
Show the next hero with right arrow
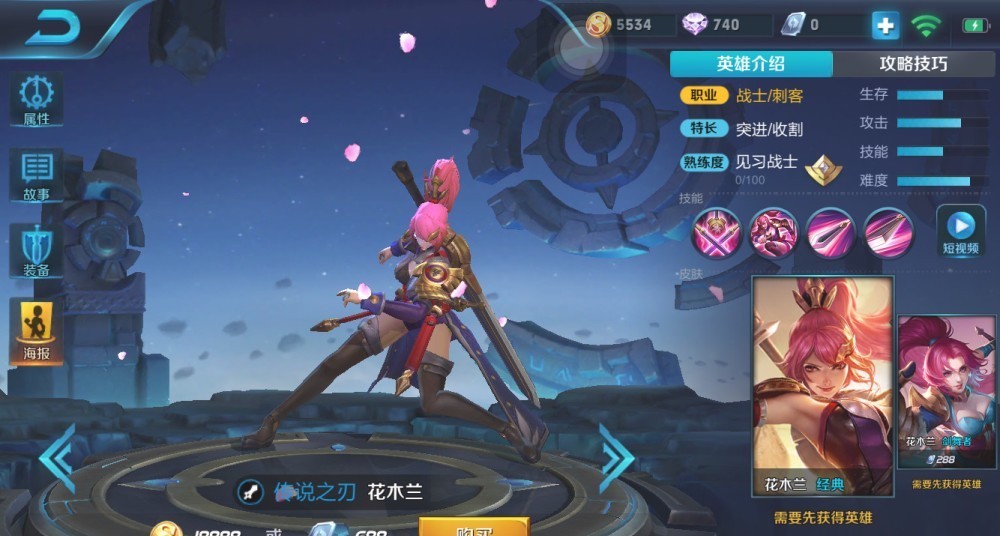coord(615,458)
